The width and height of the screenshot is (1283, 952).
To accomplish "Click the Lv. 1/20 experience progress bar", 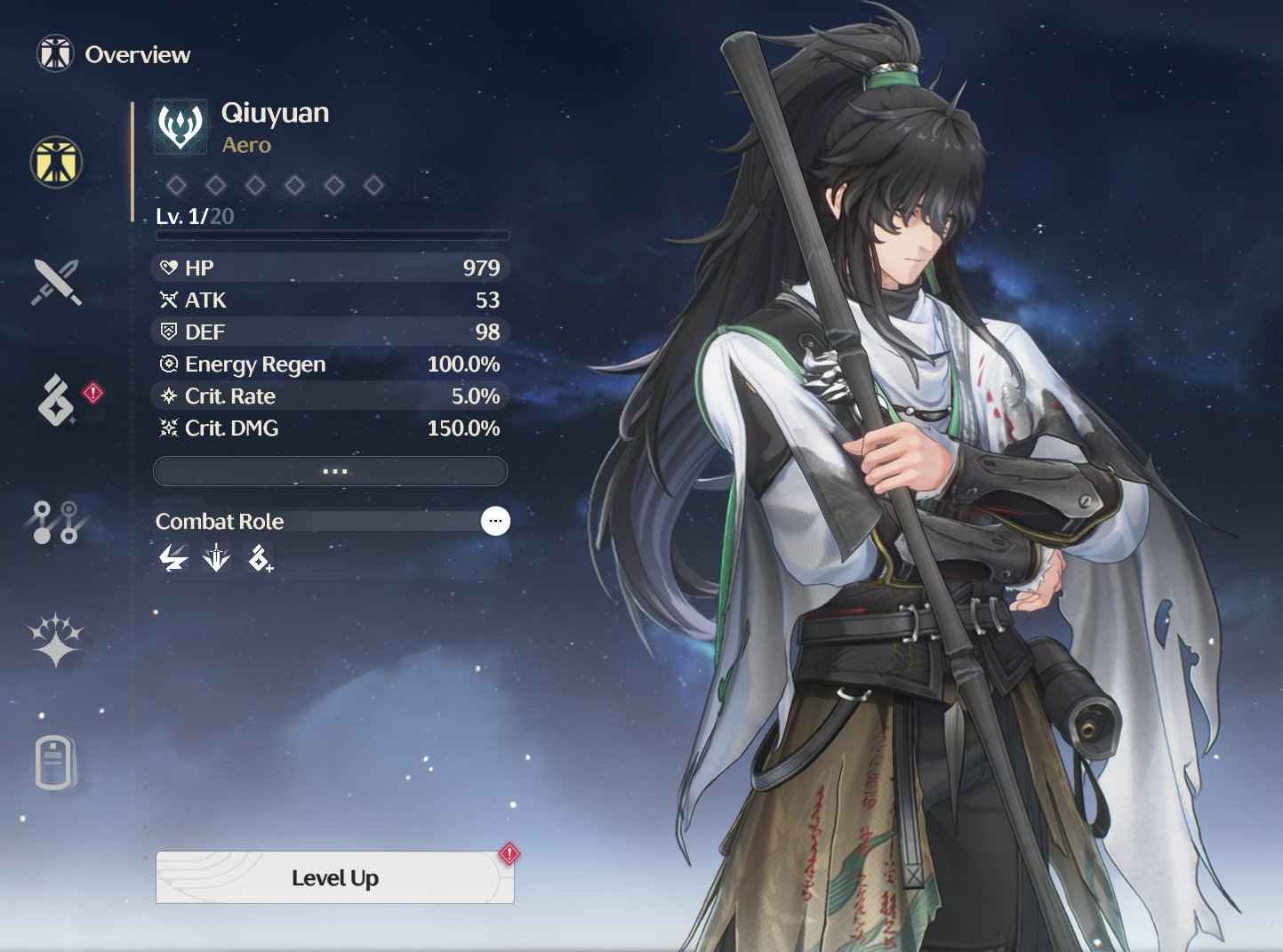I will pos(330,233).
